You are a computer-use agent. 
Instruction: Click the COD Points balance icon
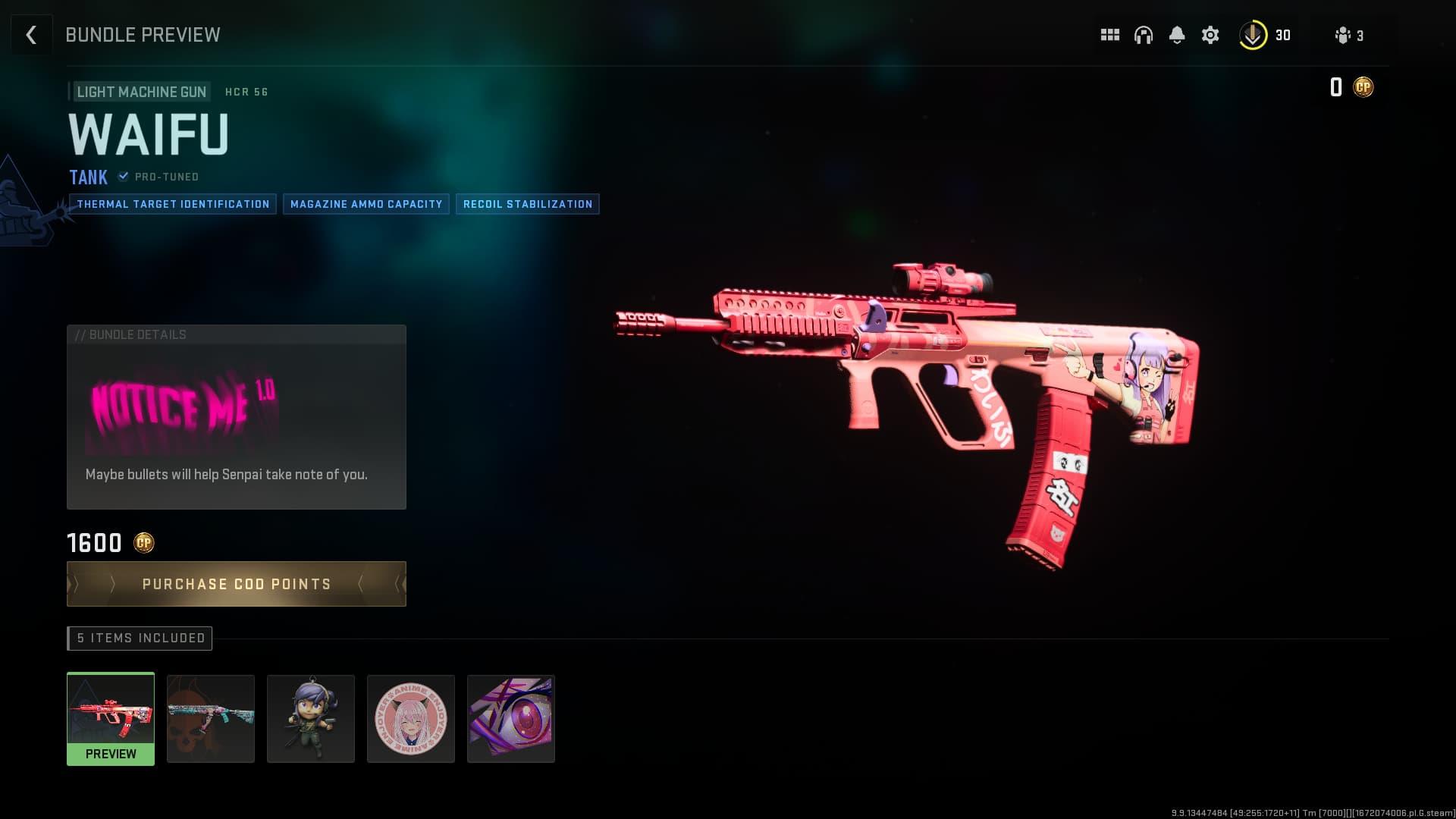[x=1363, y=87]
